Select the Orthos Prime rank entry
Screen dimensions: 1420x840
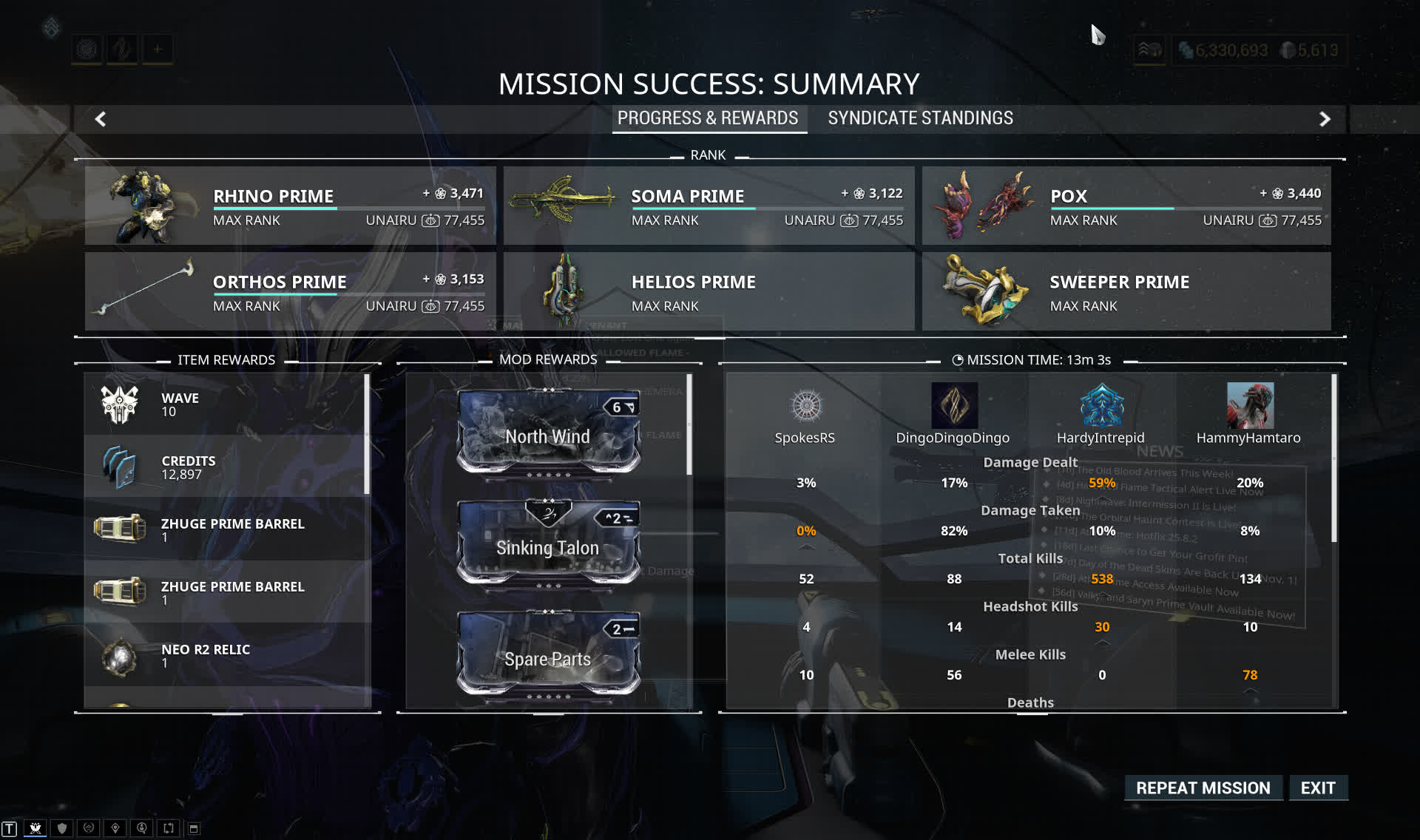click(x=290, y=291)
